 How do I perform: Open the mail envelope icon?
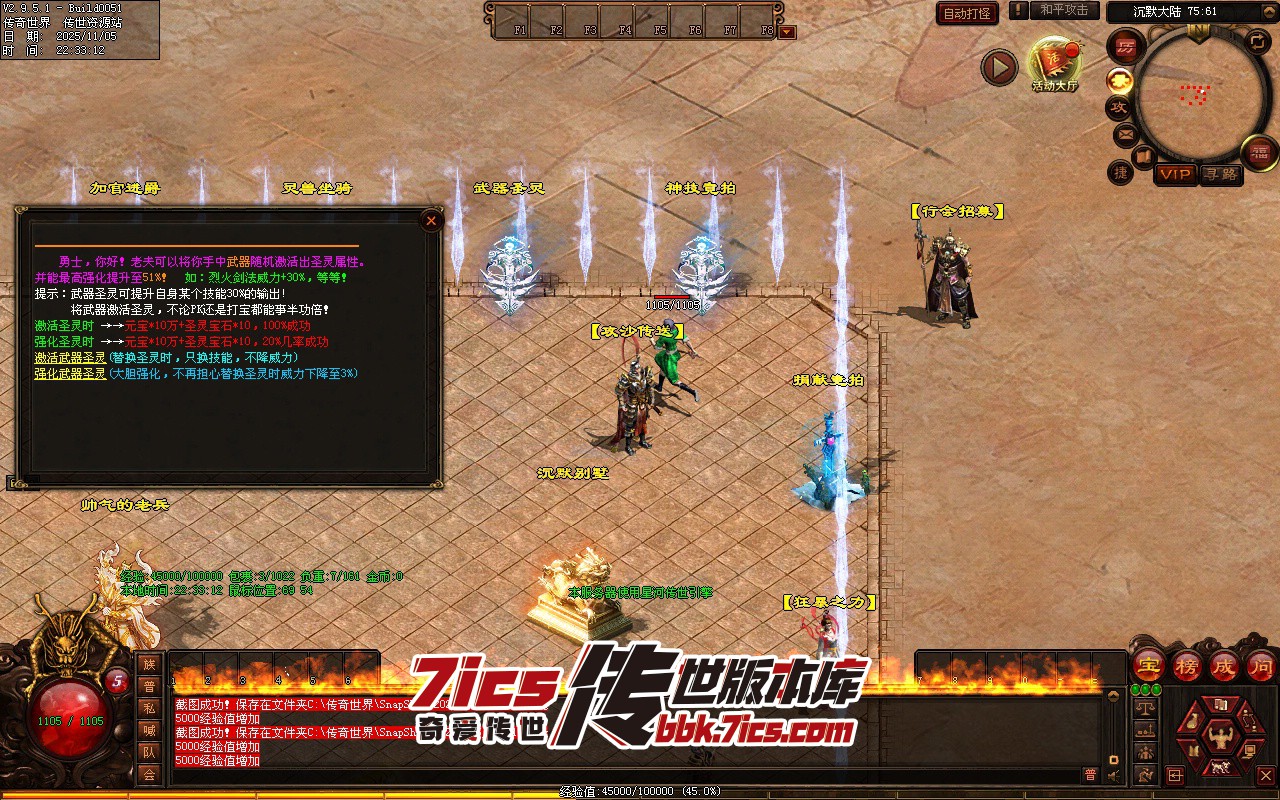pyautogui.click(x=1125, y=133)
